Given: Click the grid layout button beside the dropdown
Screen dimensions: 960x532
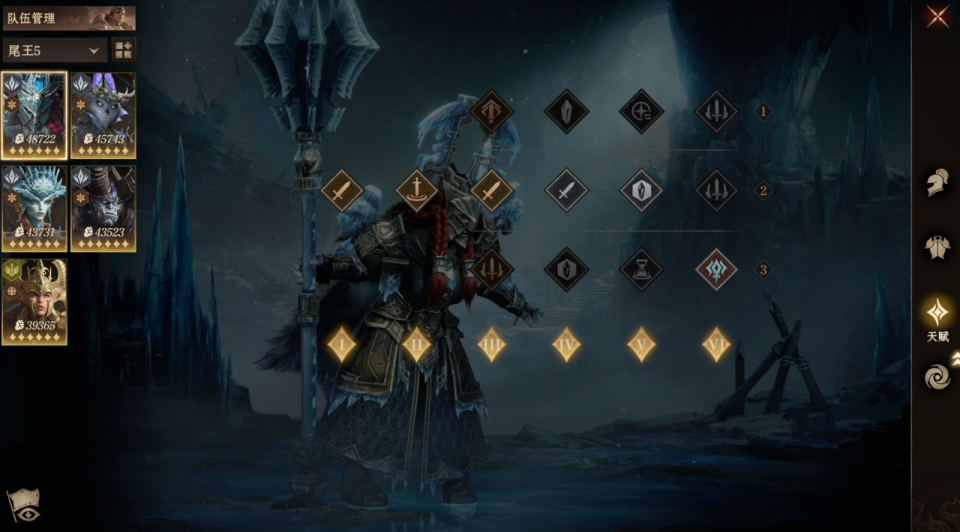Looking at the screenshot, I should tap(124, 50).
